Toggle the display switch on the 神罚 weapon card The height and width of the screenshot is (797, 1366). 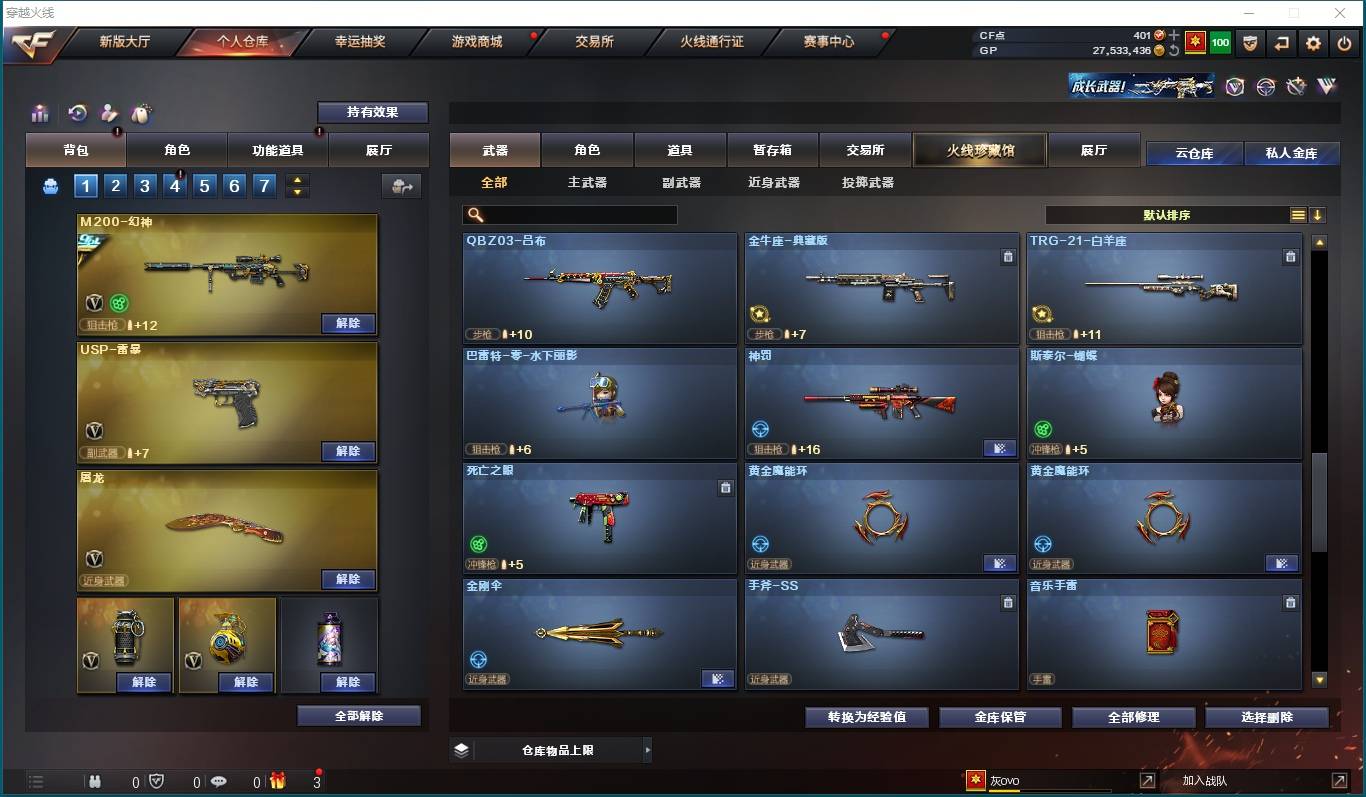point(1000,448)
